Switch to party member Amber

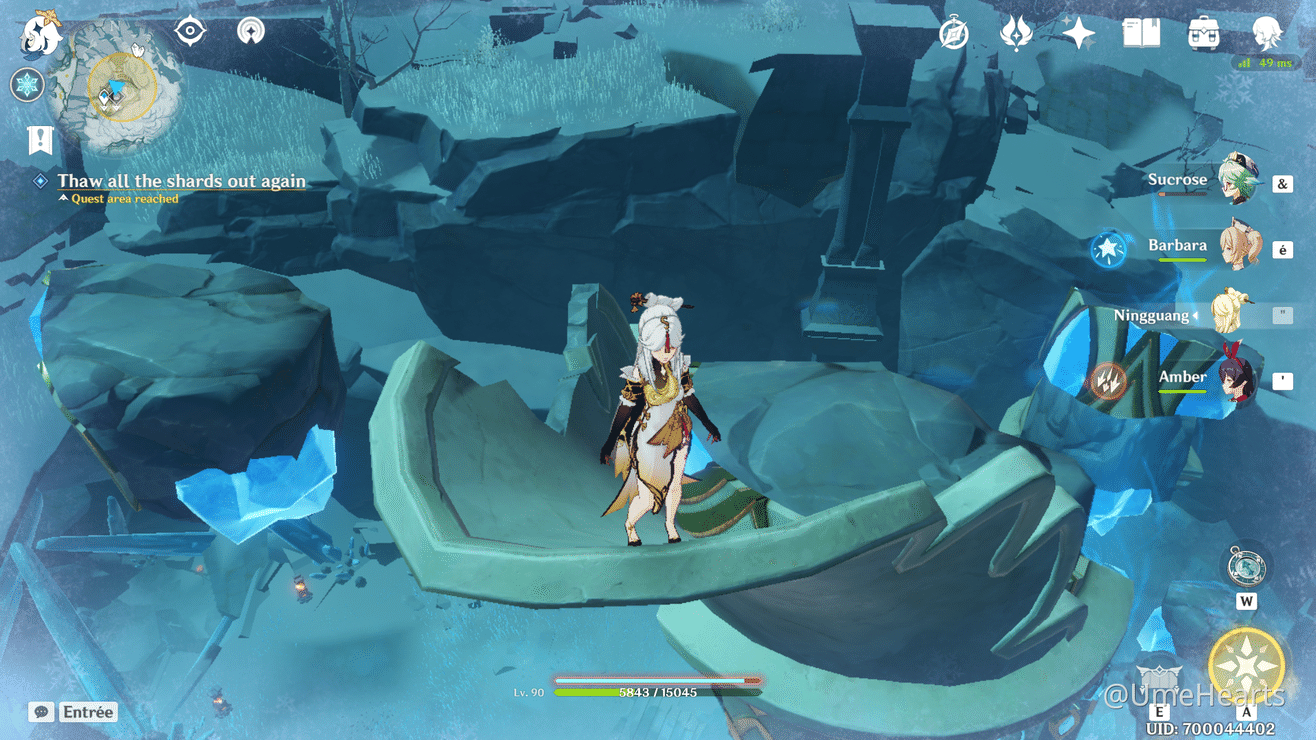1236,379
